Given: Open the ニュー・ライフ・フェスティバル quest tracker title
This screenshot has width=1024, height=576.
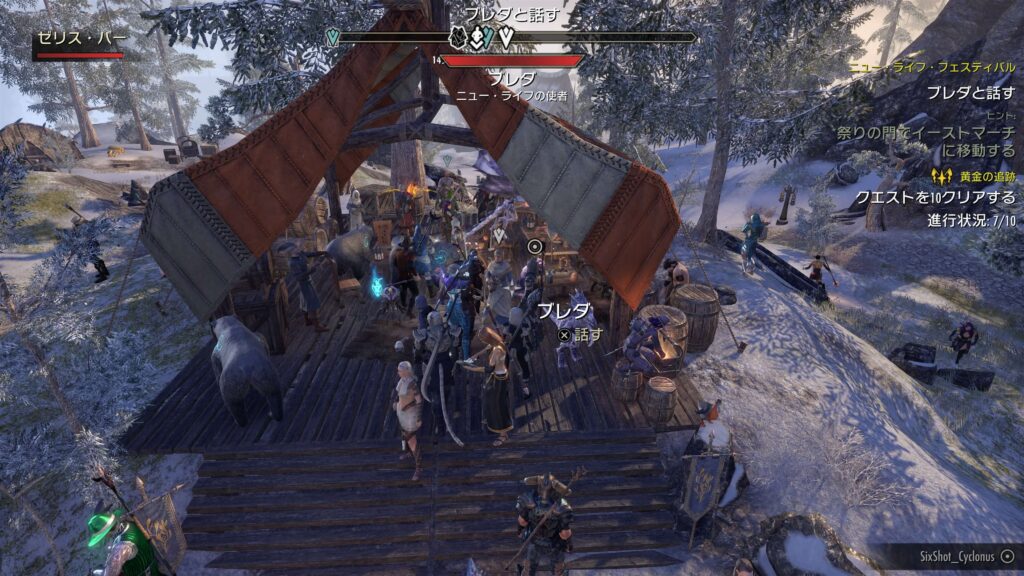Looking at the screenshot, I should click(931, 69).
